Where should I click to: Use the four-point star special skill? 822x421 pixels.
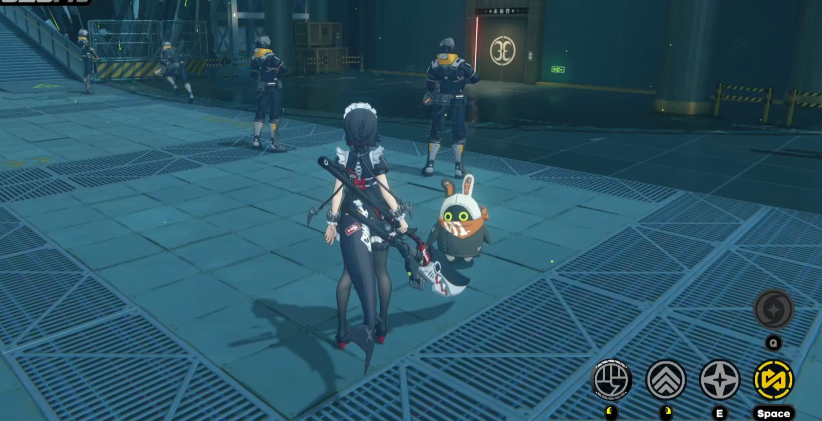[719, 380]
